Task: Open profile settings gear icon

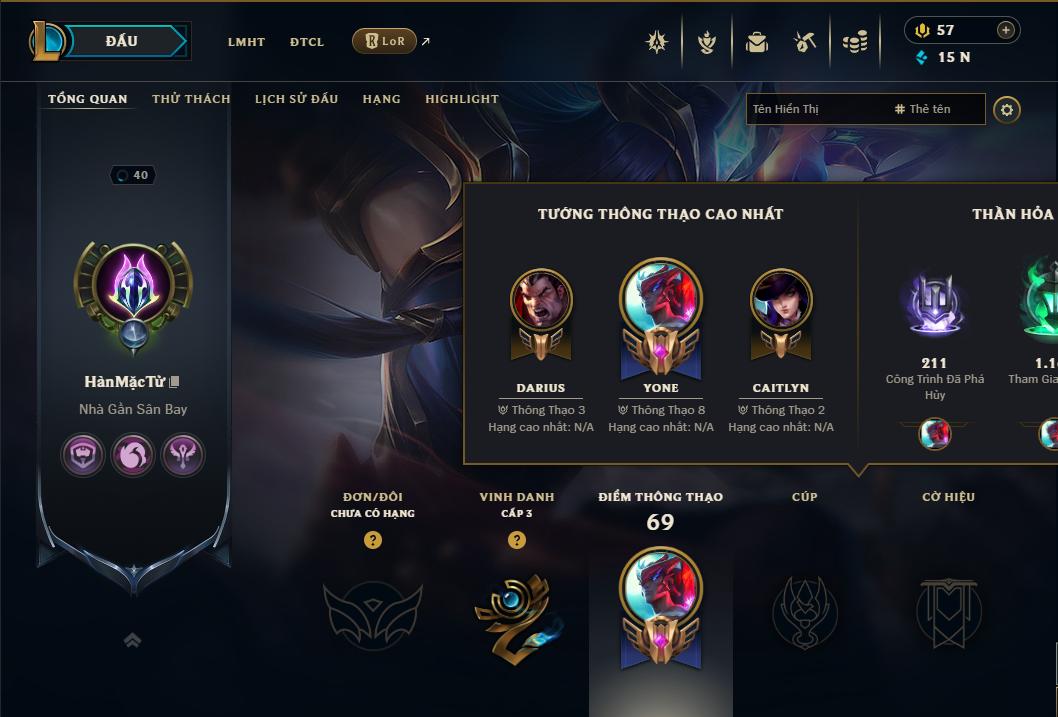Action: click(1007, 109)
